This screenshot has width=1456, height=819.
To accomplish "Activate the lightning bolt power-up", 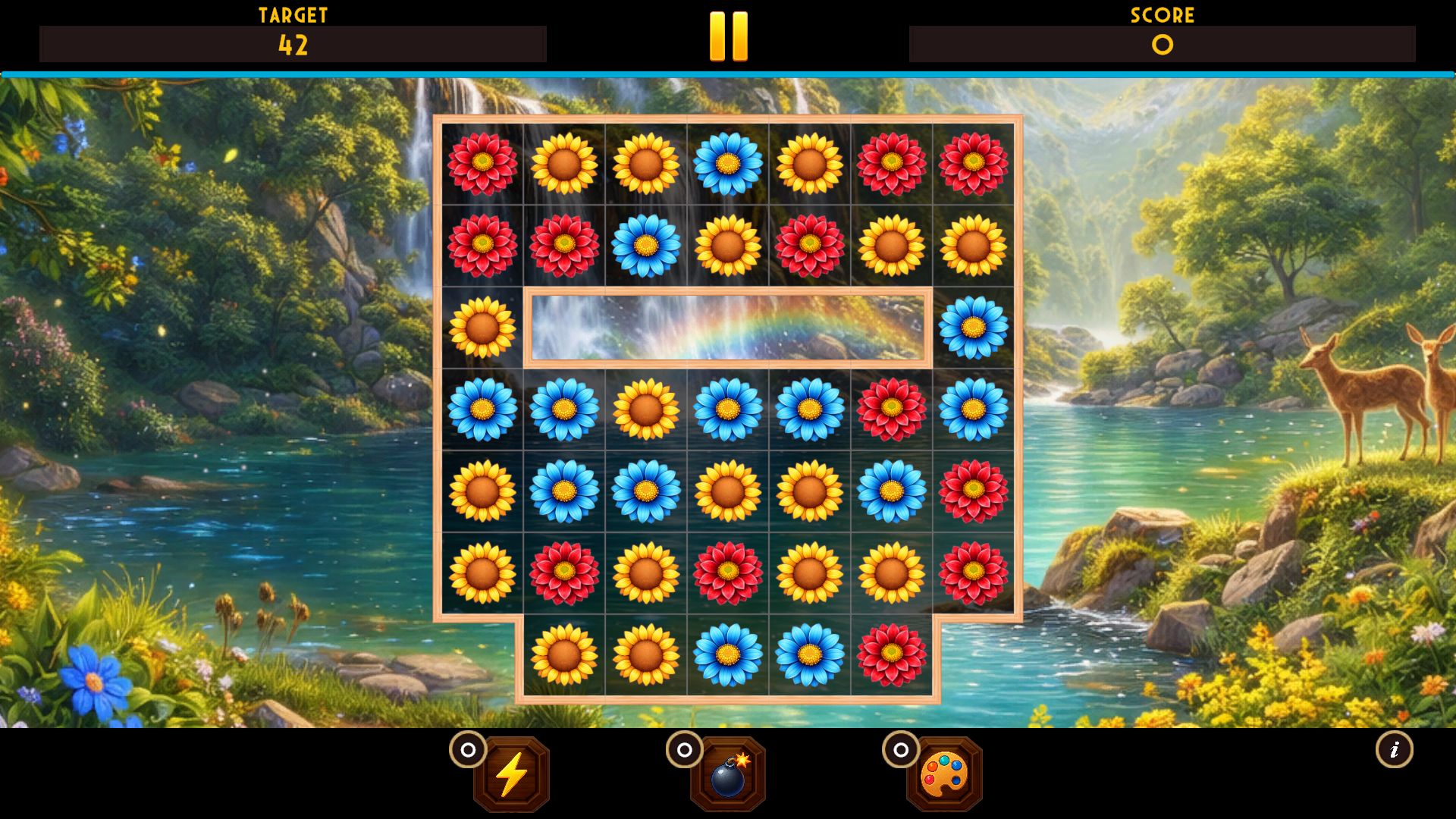I will 511,774.
